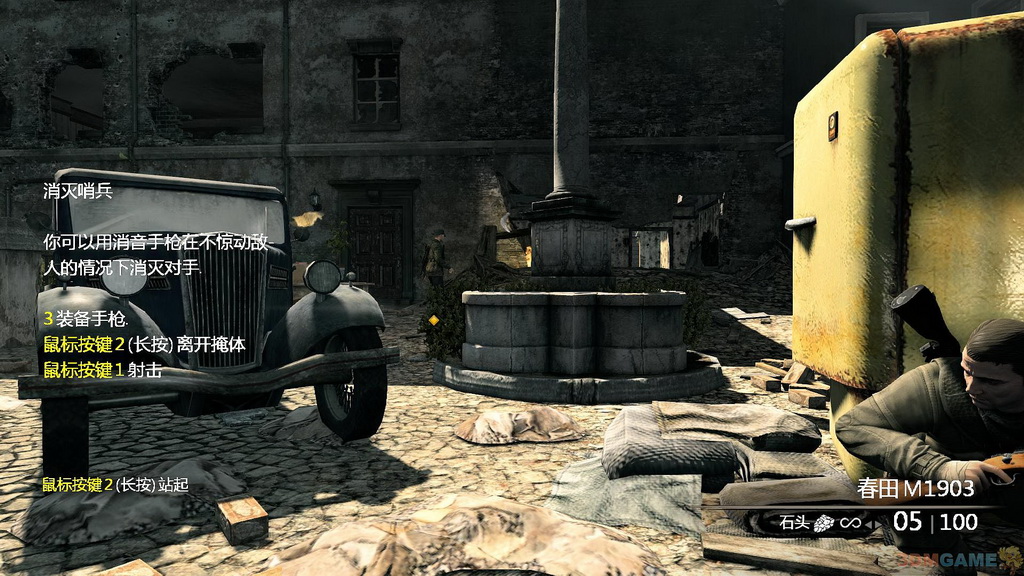Click the 春田 M1903 weapon label

(916, 490)
